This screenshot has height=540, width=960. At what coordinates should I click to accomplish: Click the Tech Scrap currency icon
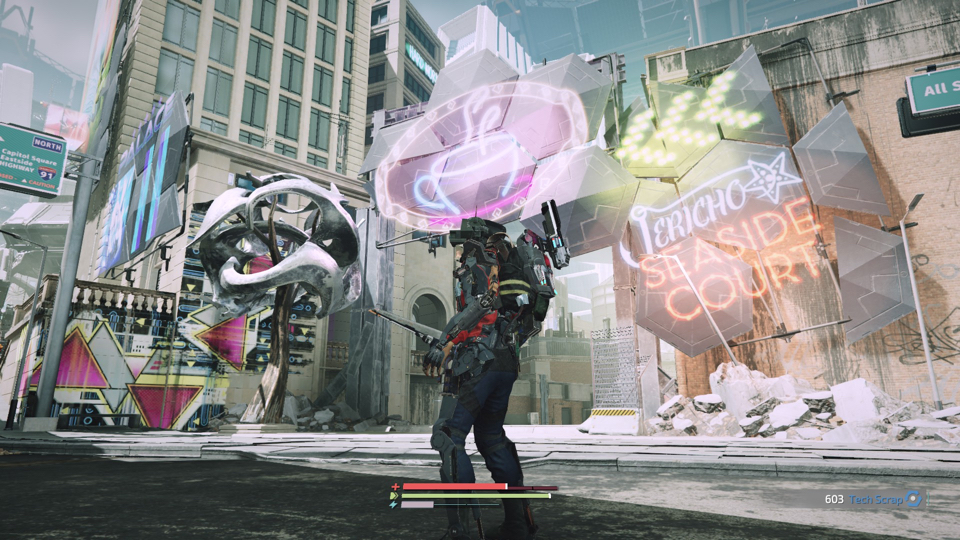click(x=914, y=499)
